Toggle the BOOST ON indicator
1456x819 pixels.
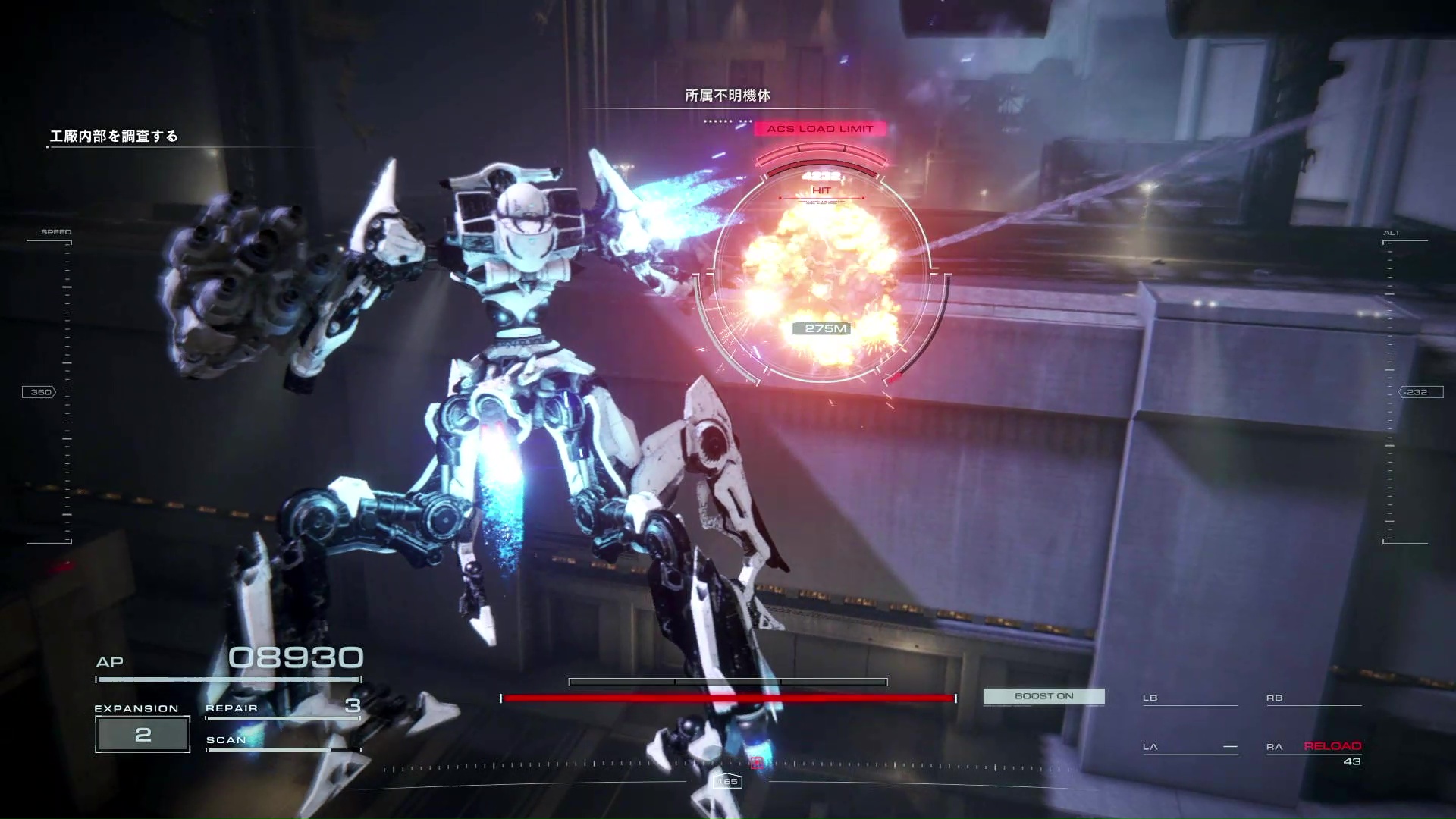[1043, 696]
